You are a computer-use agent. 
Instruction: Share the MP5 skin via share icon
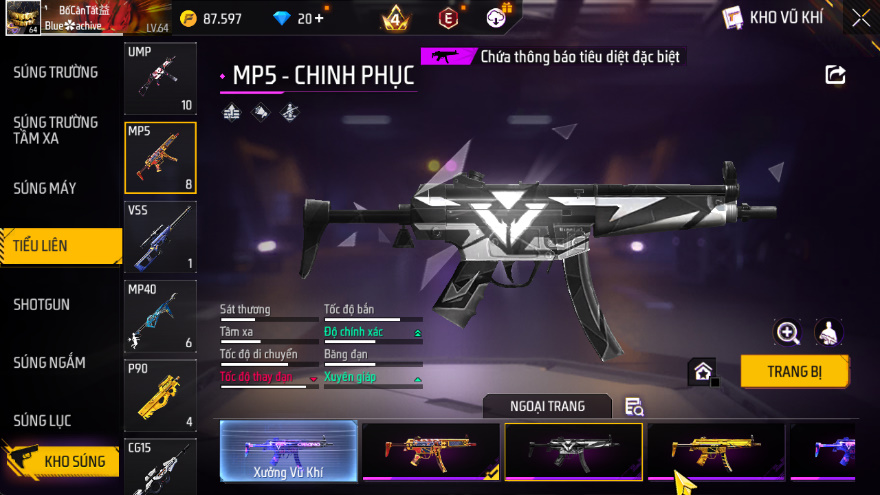(x=835, y=74)
